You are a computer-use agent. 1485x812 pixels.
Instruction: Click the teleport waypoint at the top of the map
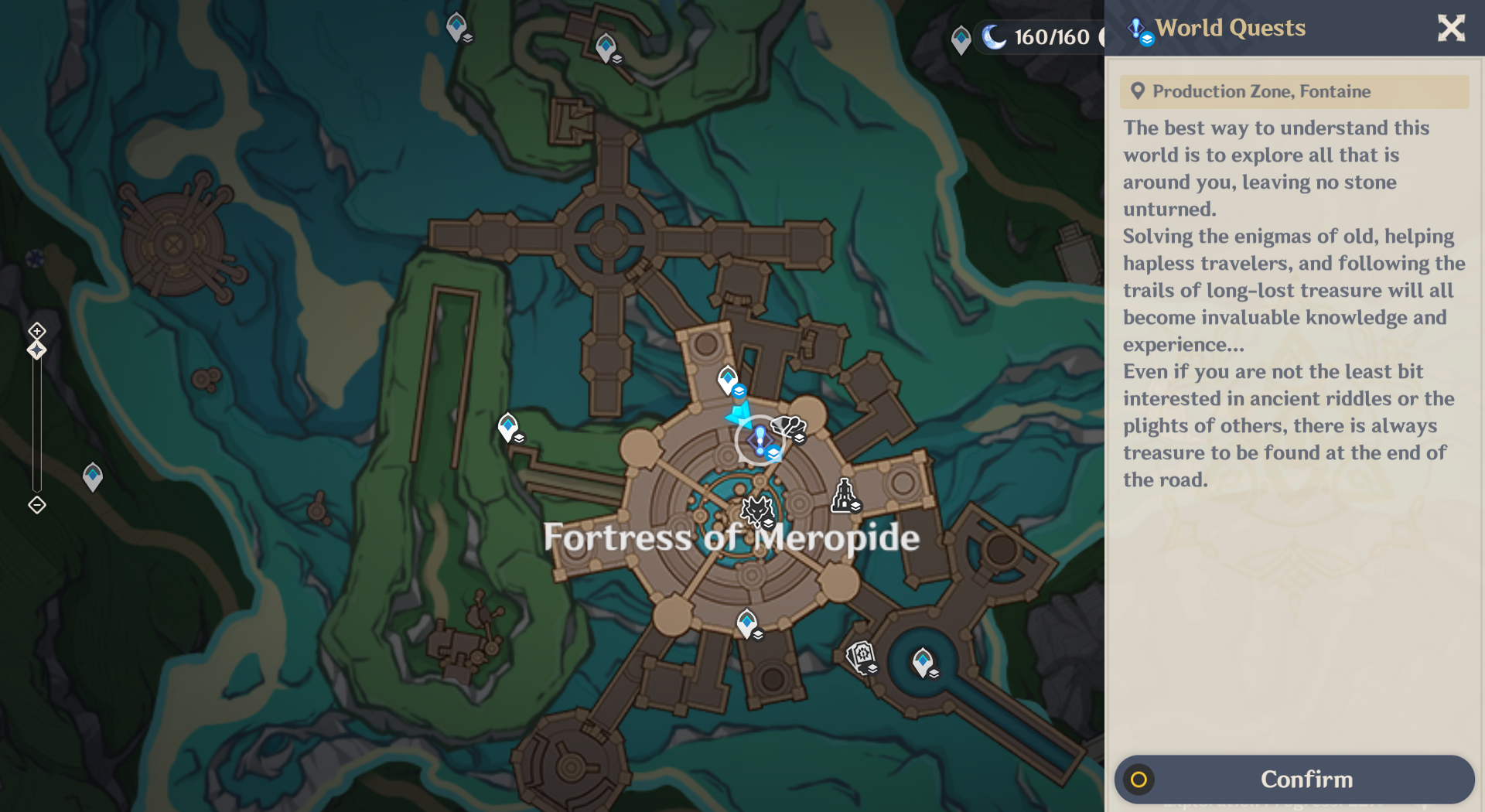pos(456,26)
